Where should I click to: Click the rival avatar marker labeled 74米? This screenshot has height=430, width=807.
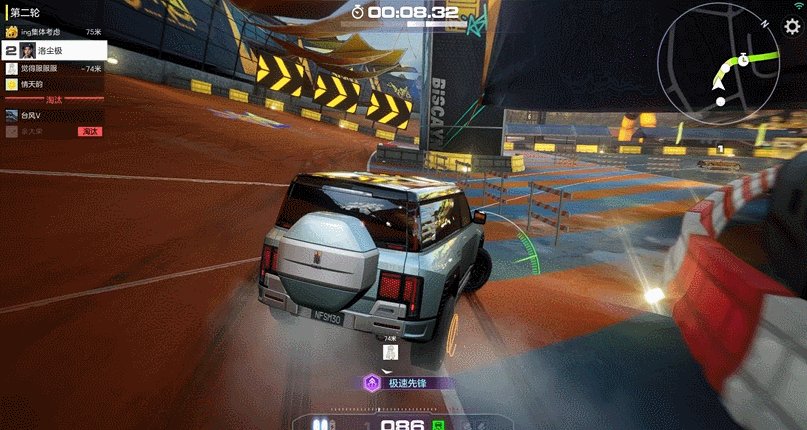click(392, 352)
